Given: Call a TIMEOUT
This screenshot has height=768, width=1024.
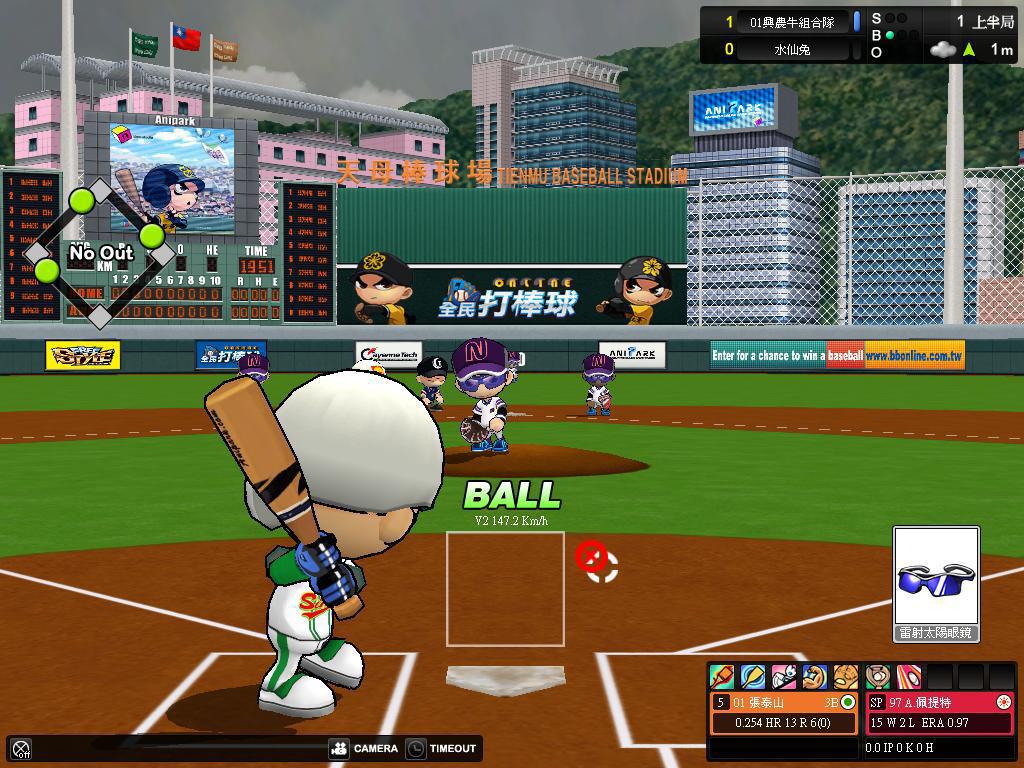Looking at the screenshot, I should [441, 748].
